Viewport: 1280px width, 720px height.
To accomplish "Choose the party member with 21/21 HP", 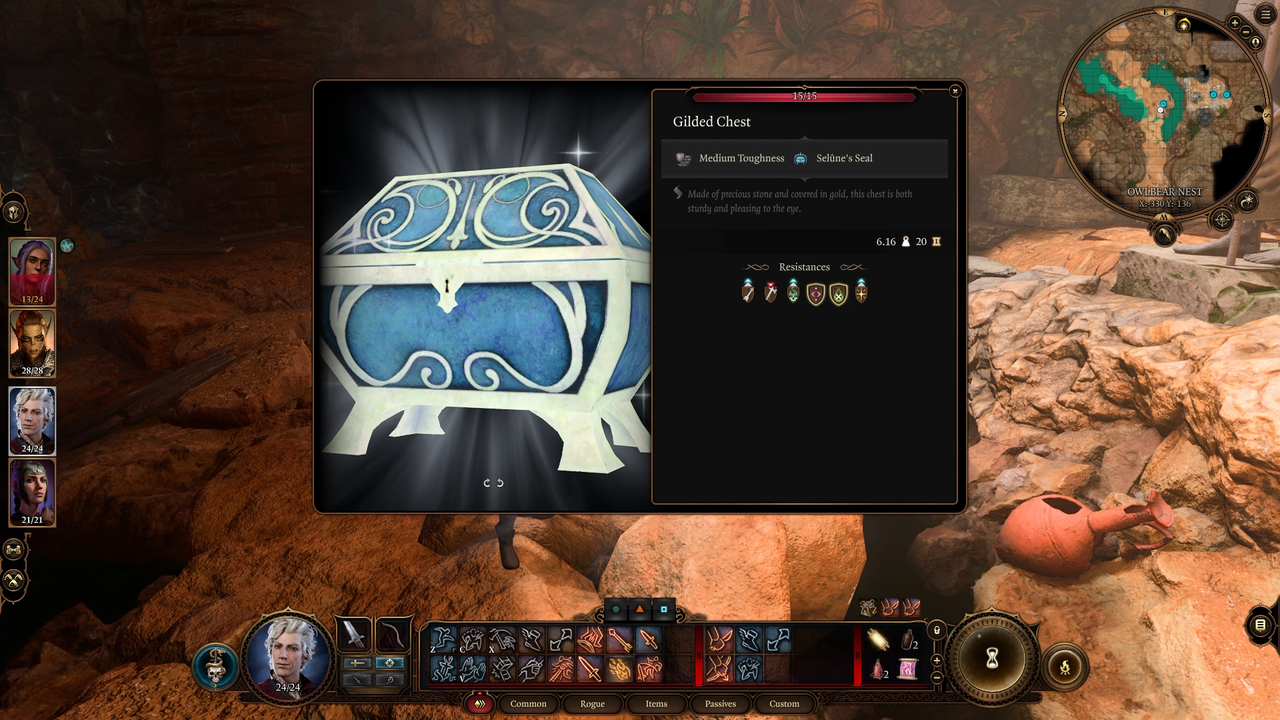I will (x=32, y=492).
